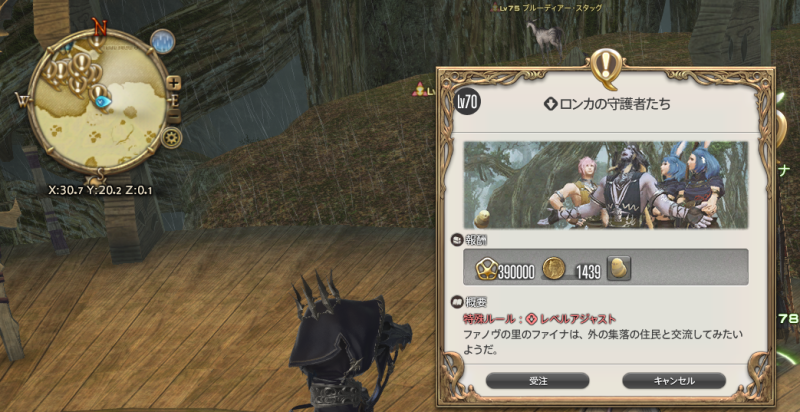
Task: Open the map by clicking the circular minimap
Action: point(97,98)
